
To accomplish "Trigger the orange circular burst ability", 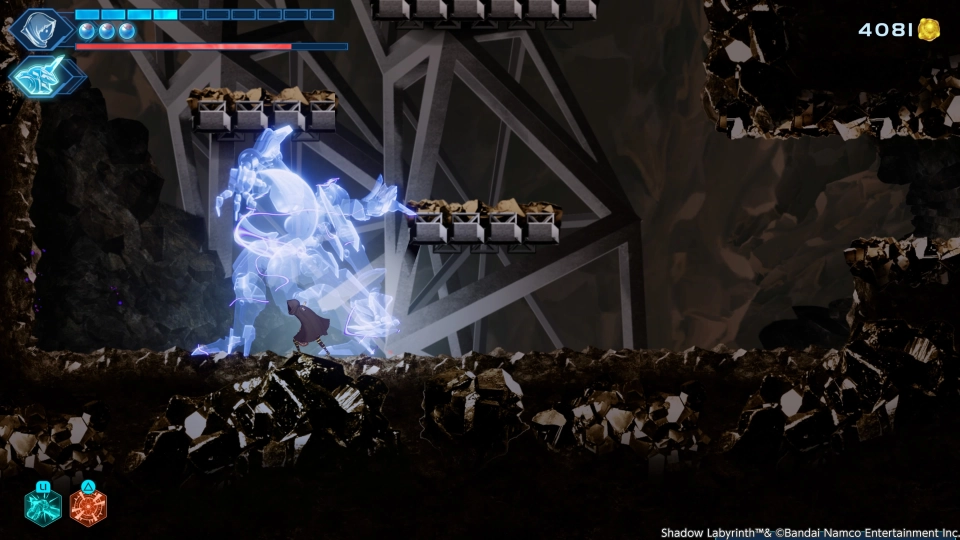I will (x=88, y=507).
